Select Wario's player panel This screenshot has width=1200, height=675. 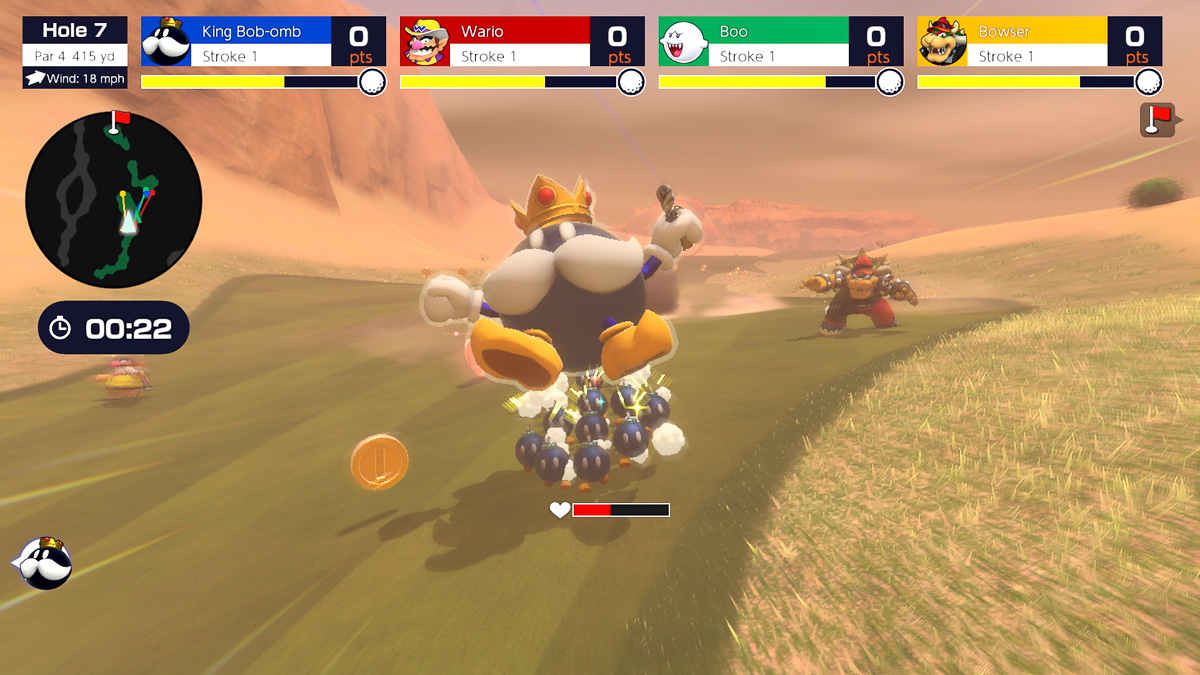pos(522,42)
